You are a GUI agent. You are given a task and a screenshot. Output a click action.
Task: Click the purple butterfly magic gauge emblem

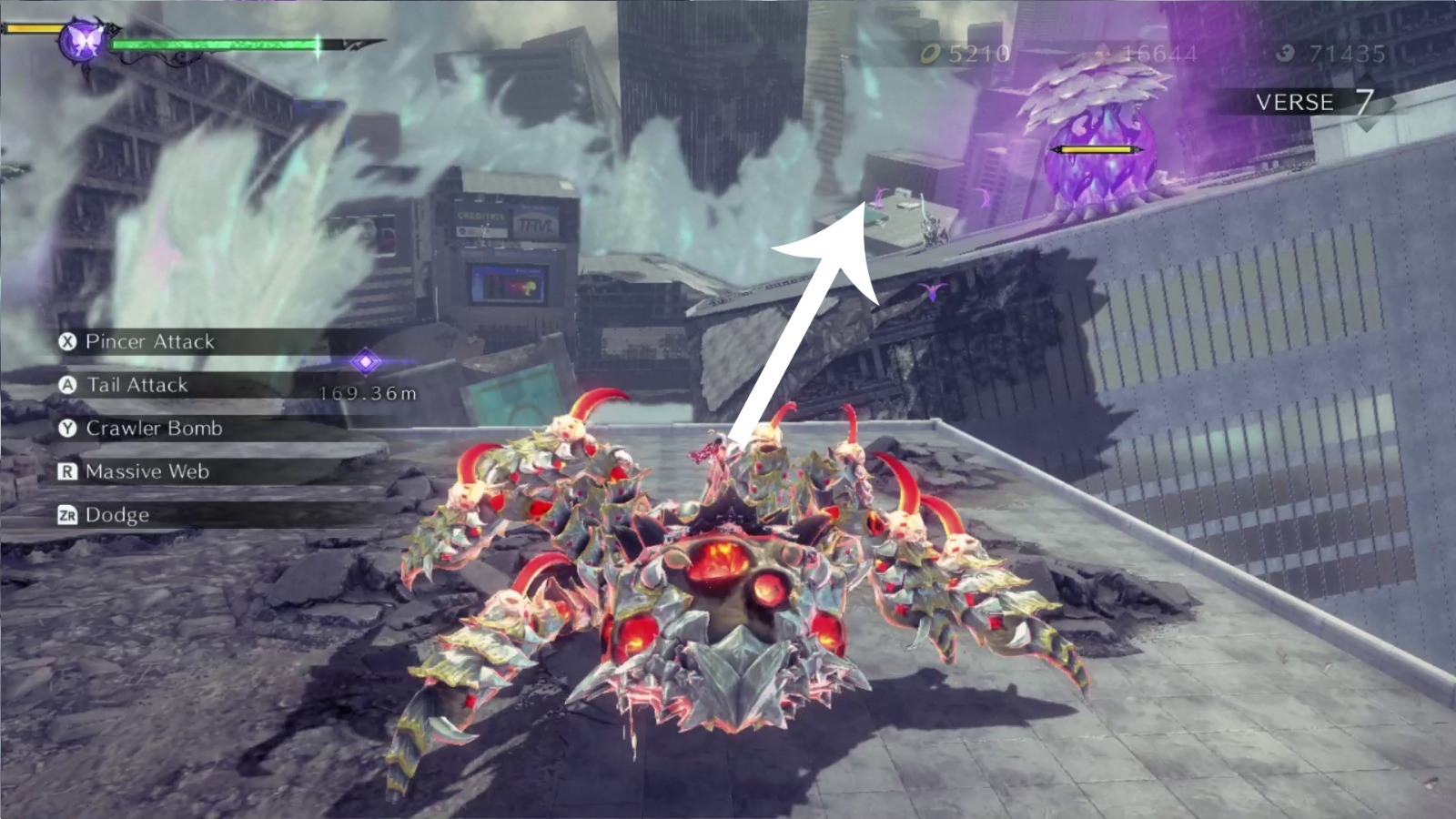[80, 38]
